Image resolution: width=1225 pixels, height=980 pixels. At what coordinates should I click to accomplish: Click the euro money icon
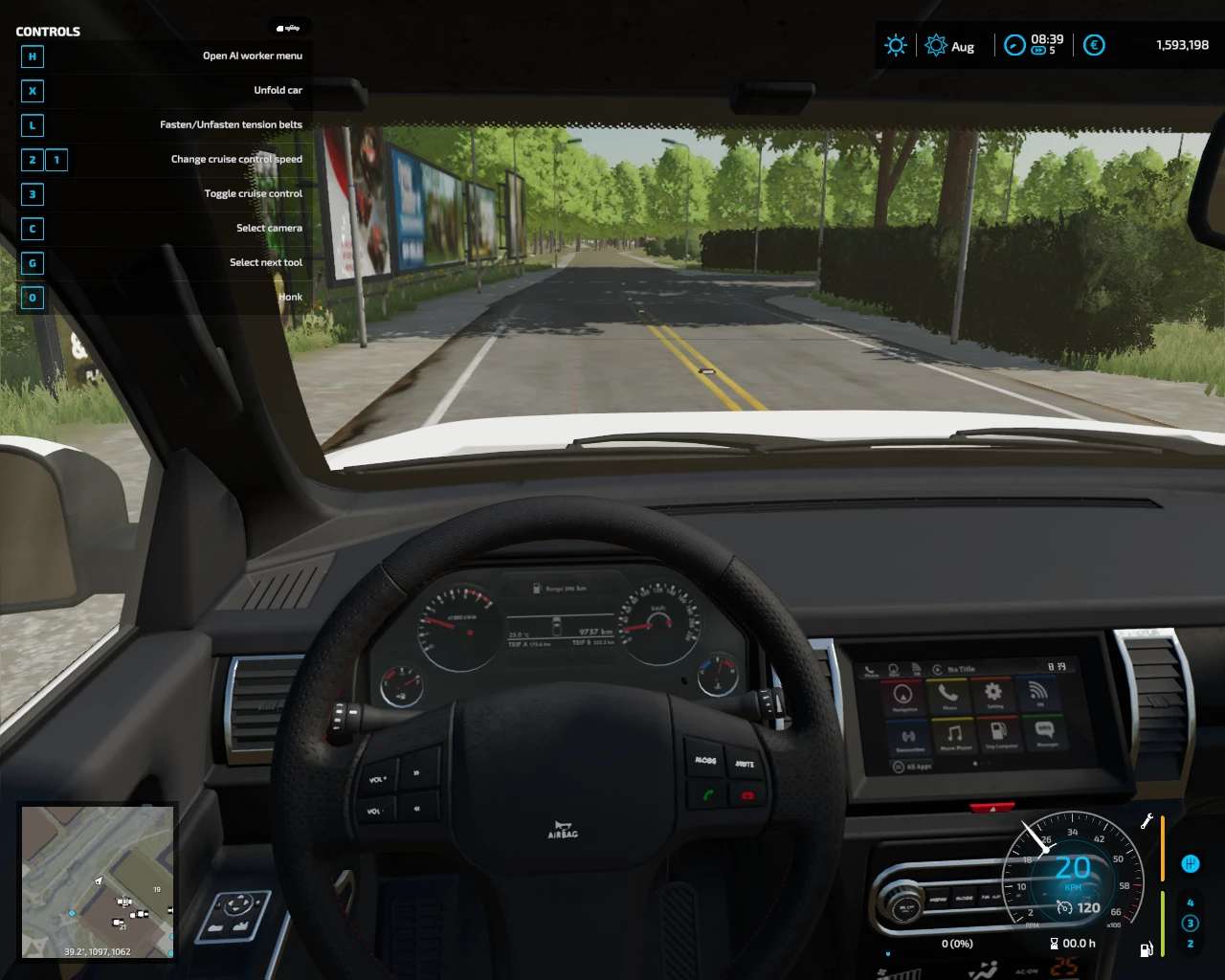click(1094, 45)
